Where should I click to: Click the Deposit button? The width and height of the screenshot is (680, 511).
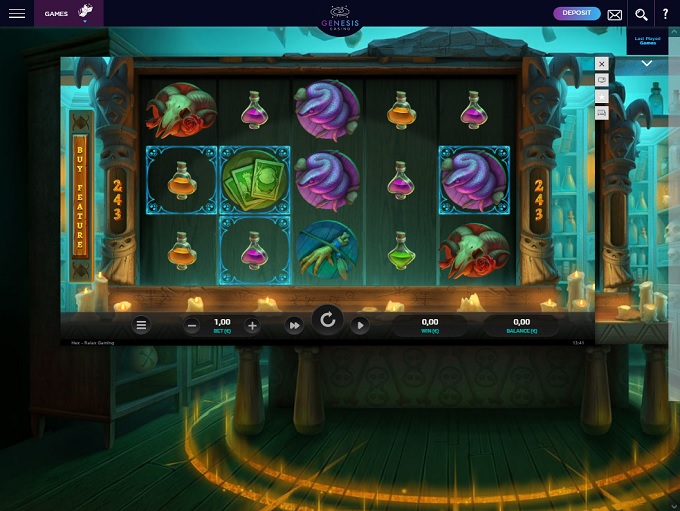(577, 13)
